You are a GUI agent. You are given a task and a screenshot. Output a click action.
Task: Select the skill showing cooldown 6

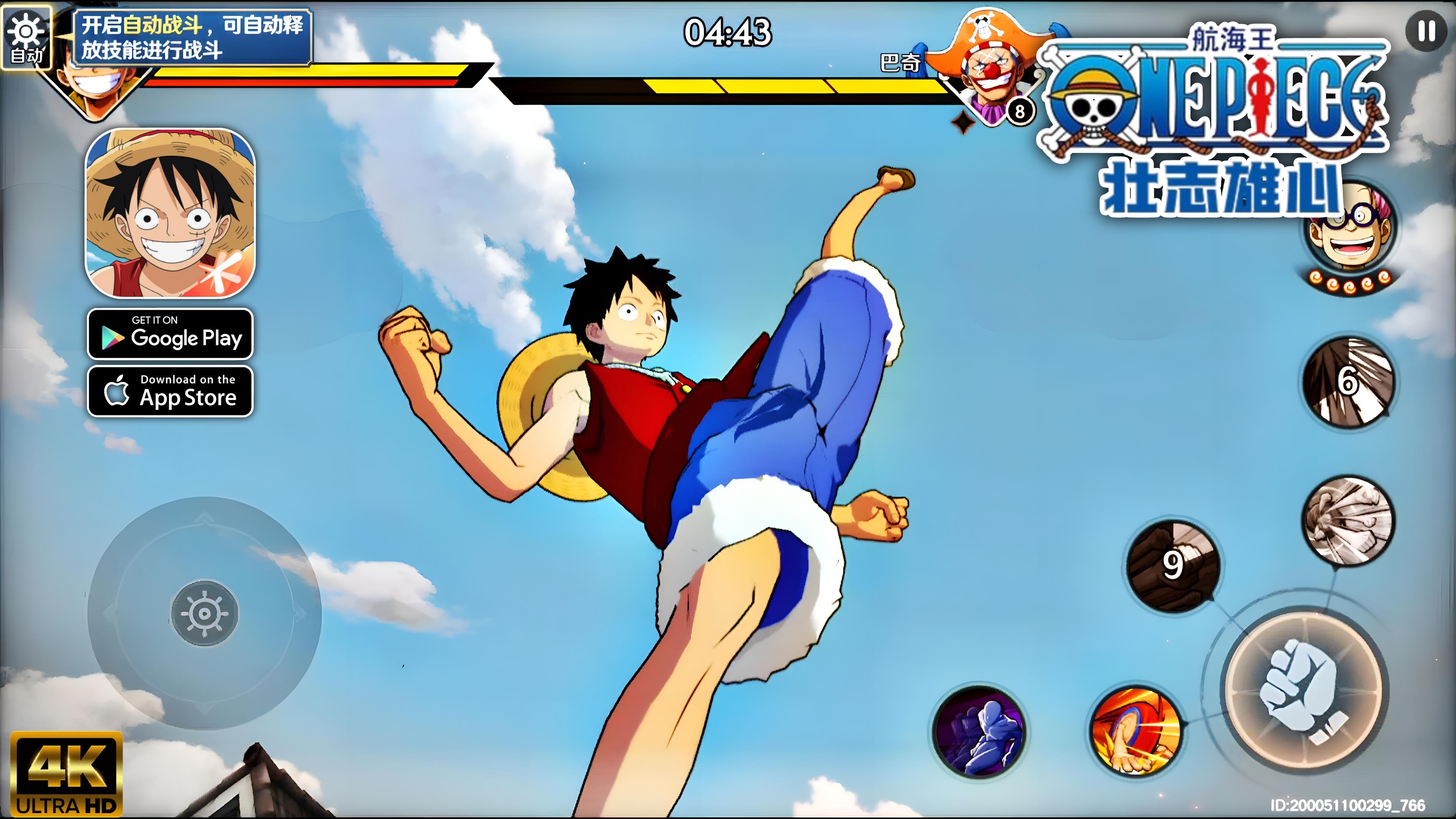point(1348,381)
